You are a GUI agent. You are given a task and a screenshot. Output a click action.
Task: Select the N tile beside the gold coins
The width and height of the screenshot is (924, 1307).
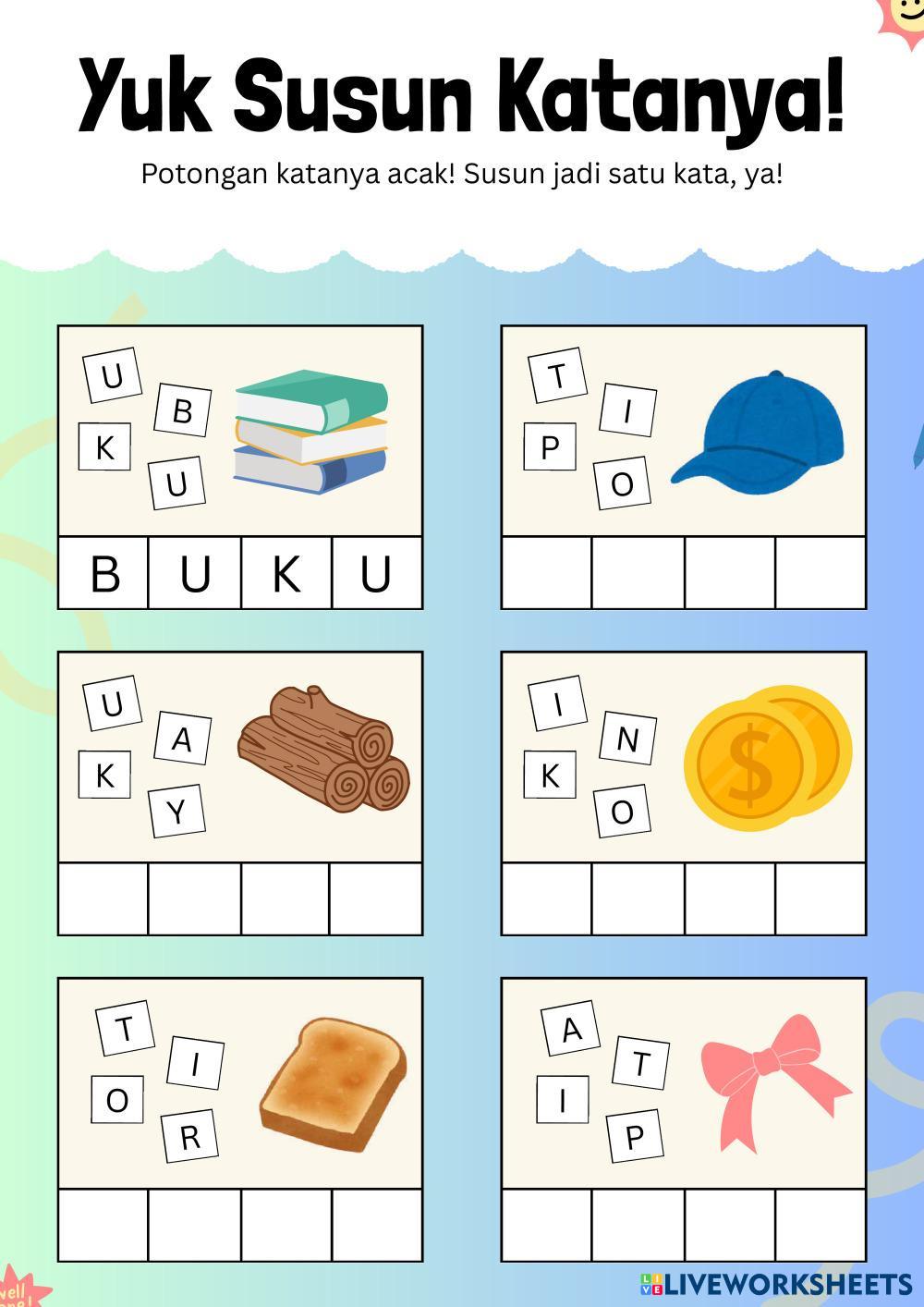pos(627,739)
